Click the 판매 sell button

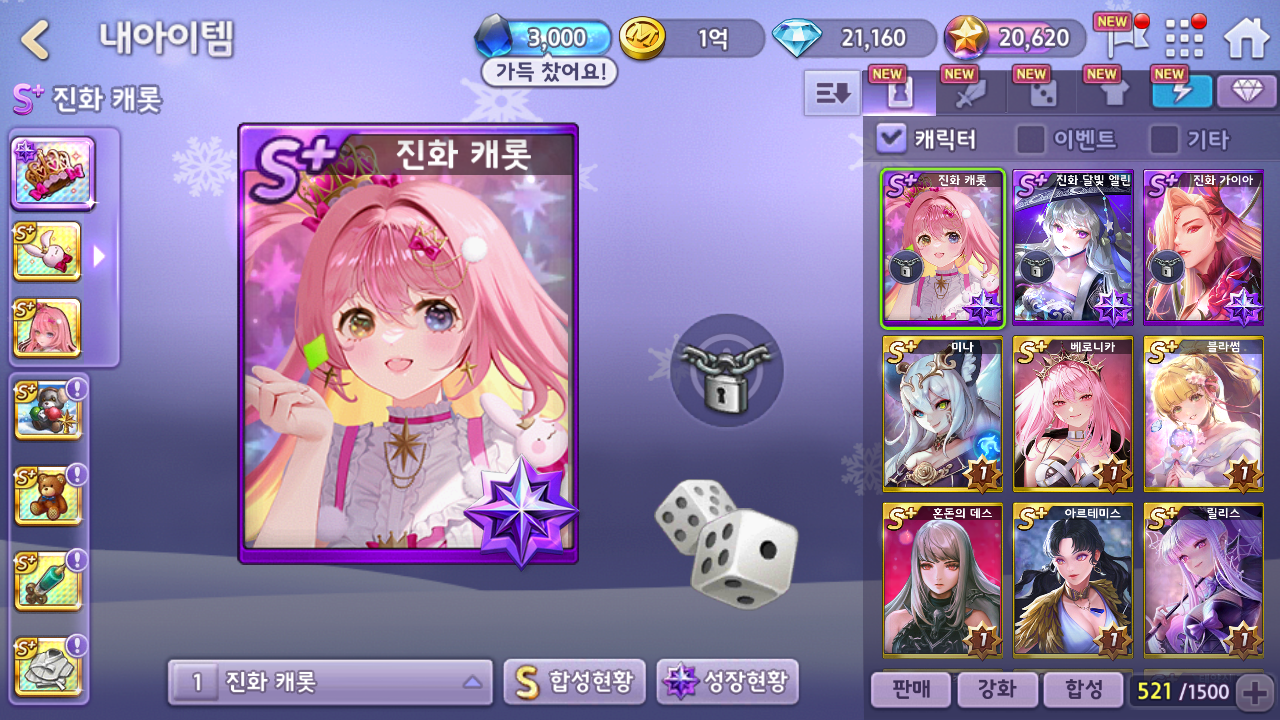(909, 689)
